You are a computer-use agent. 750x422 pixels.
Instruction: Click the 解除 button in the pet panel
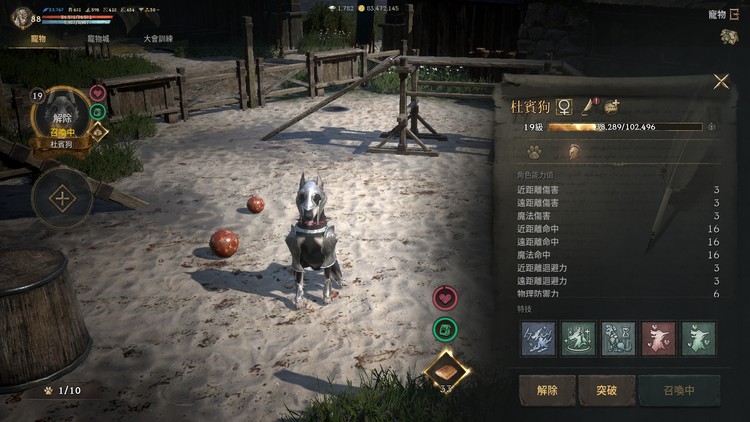coord(547,390)
